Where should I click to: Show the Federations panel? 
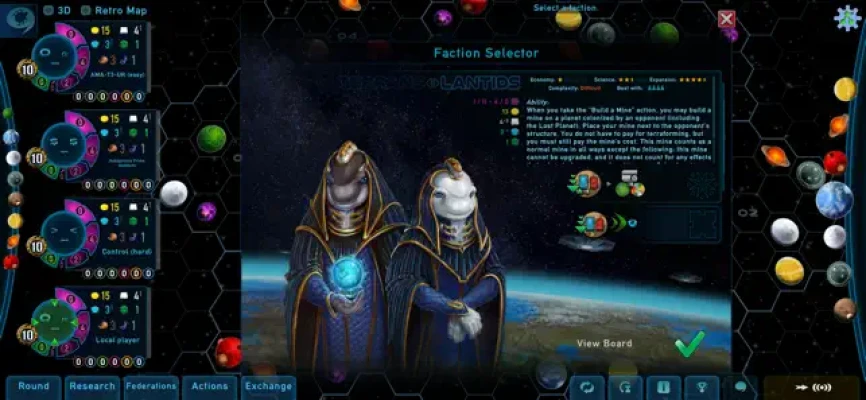(151, 387)
